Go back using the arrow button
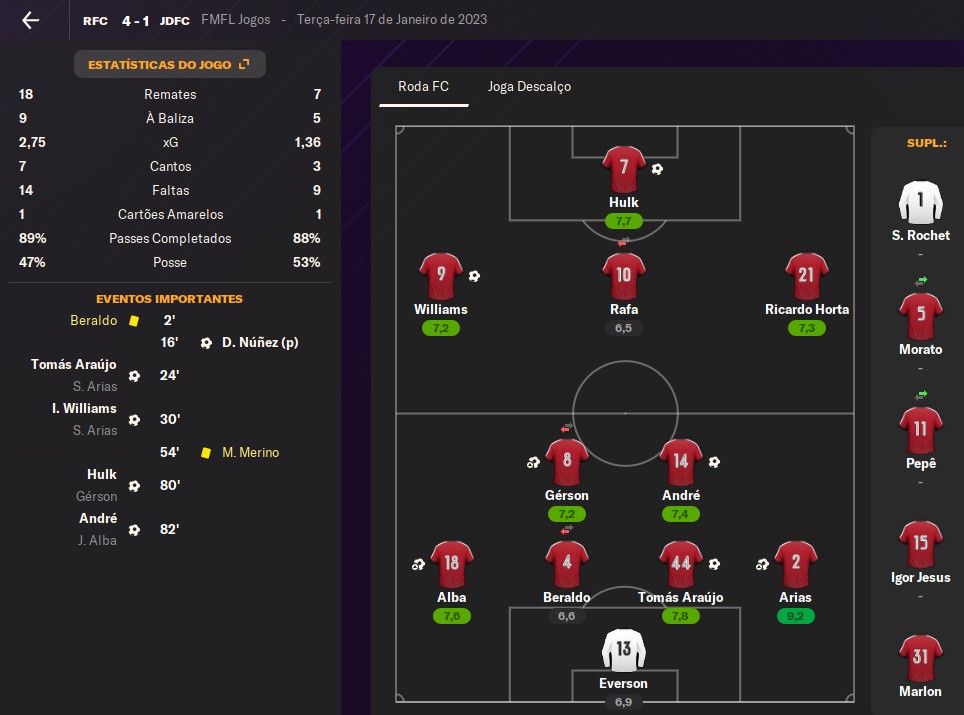Image resolution: width=964 pixels, height=715 pixels. [x=31, y=20]
